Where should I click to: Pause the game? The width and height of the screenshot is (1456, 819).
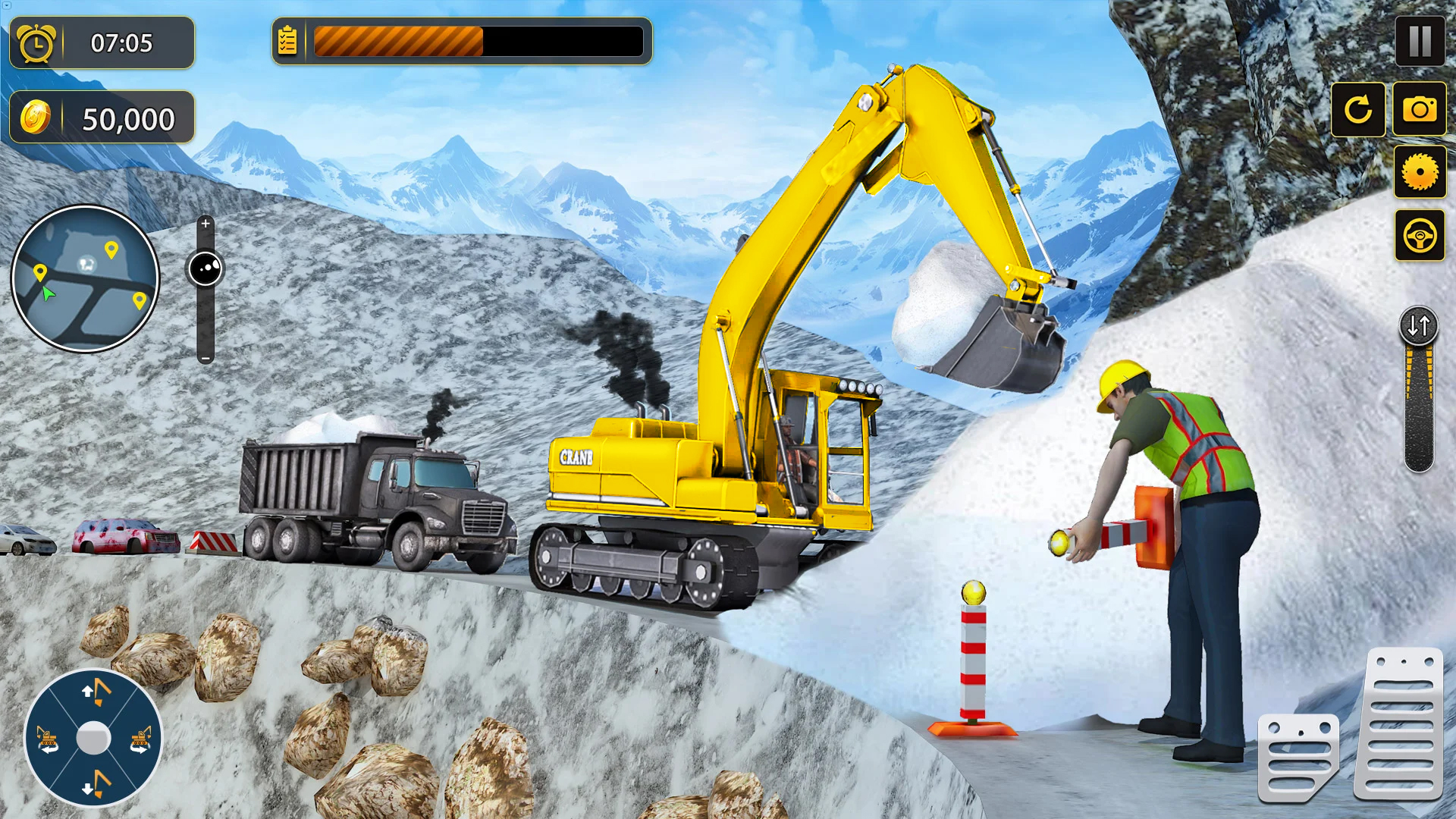1420,42
